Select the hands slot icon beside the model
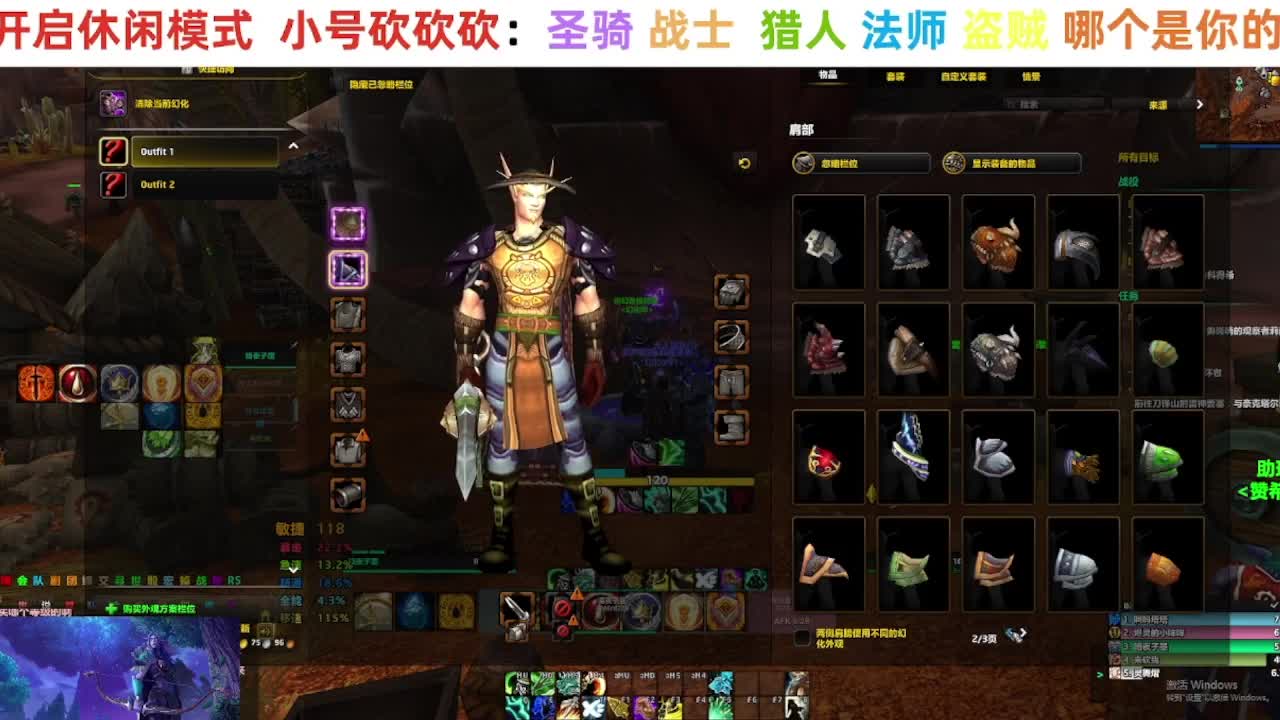 coord(732,292)
